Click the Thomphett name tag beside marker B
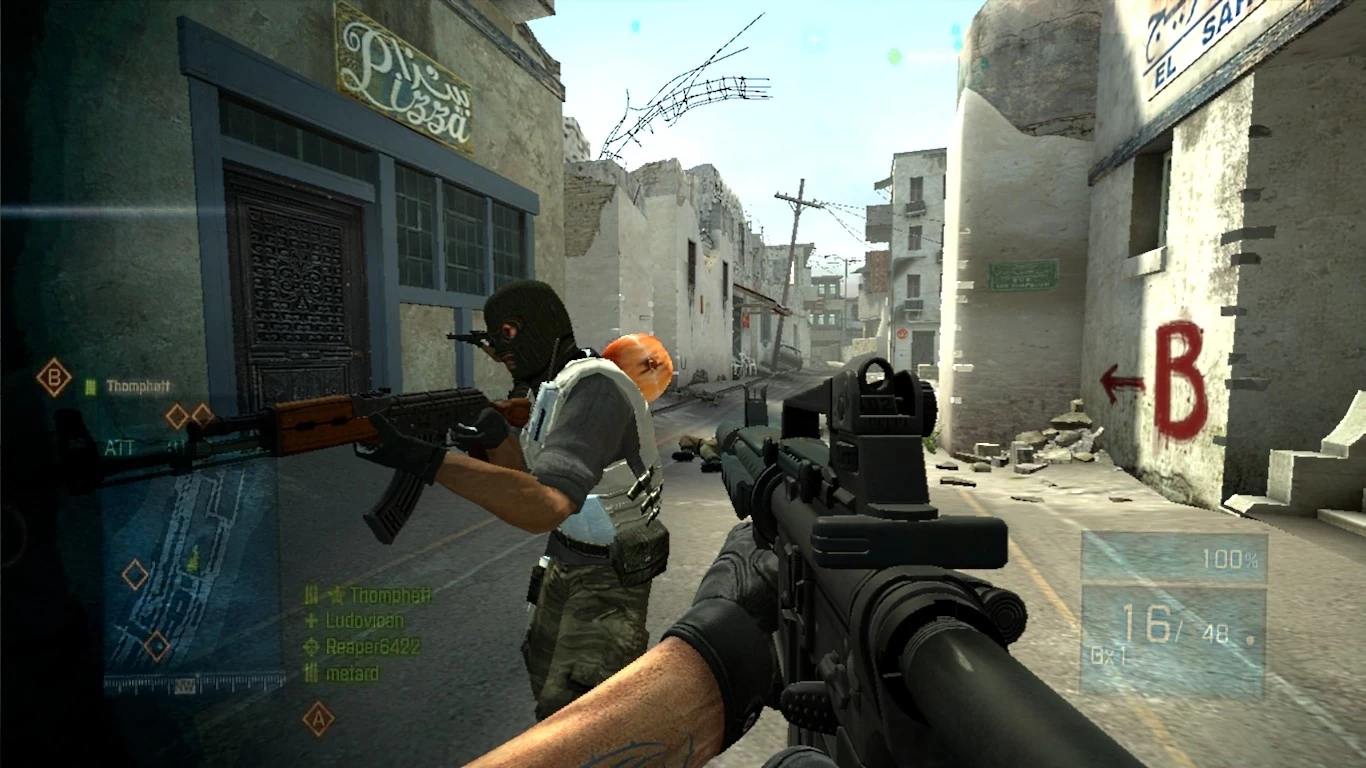 [137, 387]
